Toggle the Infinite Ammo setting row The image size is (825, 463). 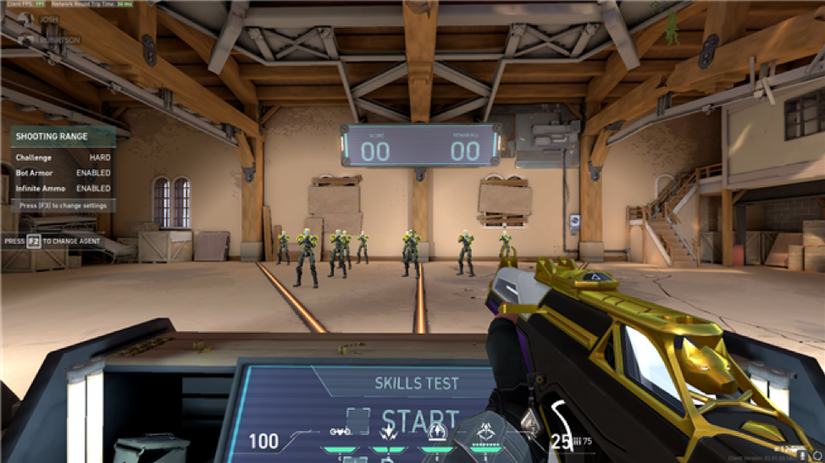[63, 187]
